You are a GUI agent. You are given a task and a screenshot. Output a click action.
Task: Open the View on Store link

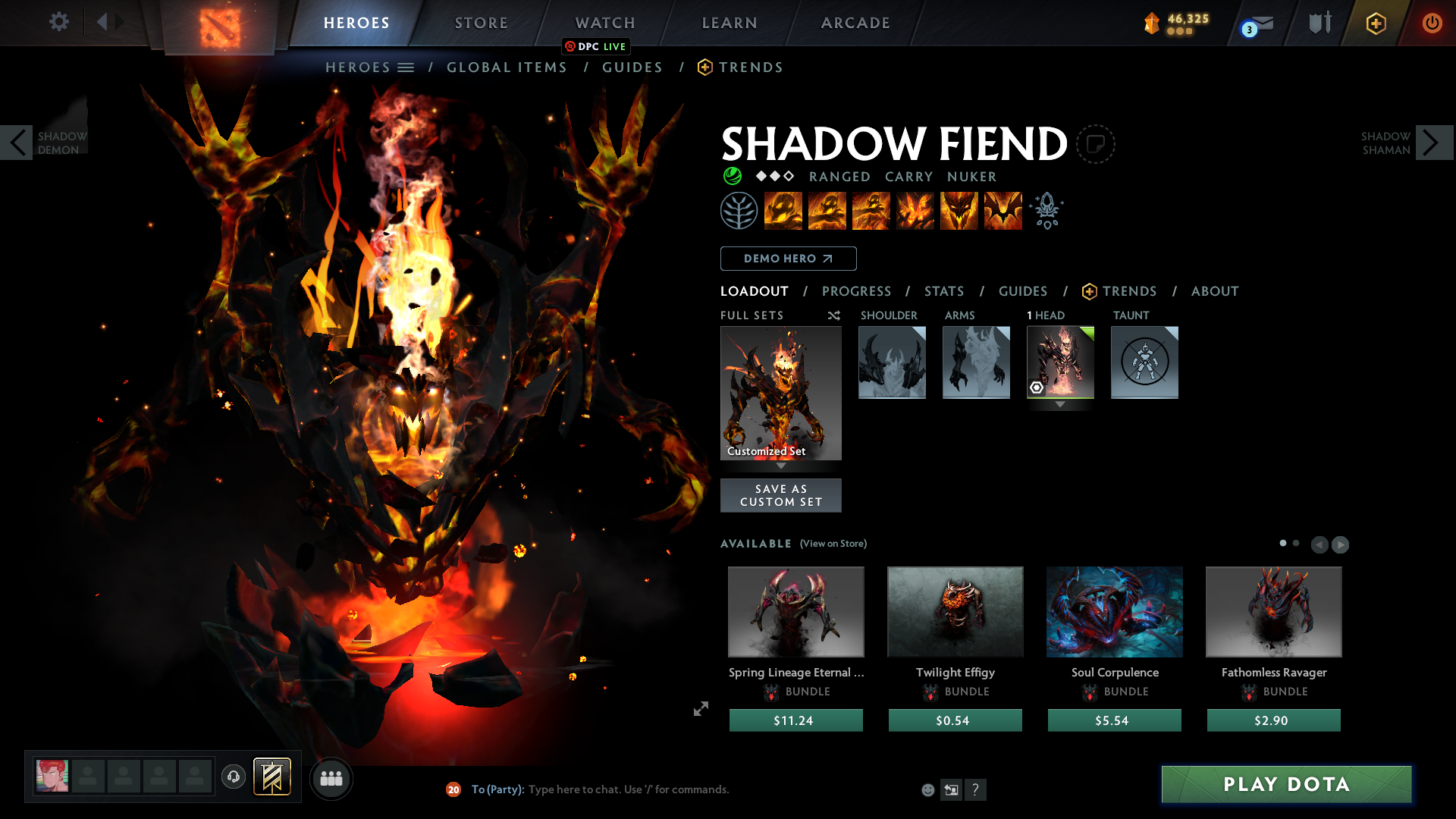tap(833, 544)
